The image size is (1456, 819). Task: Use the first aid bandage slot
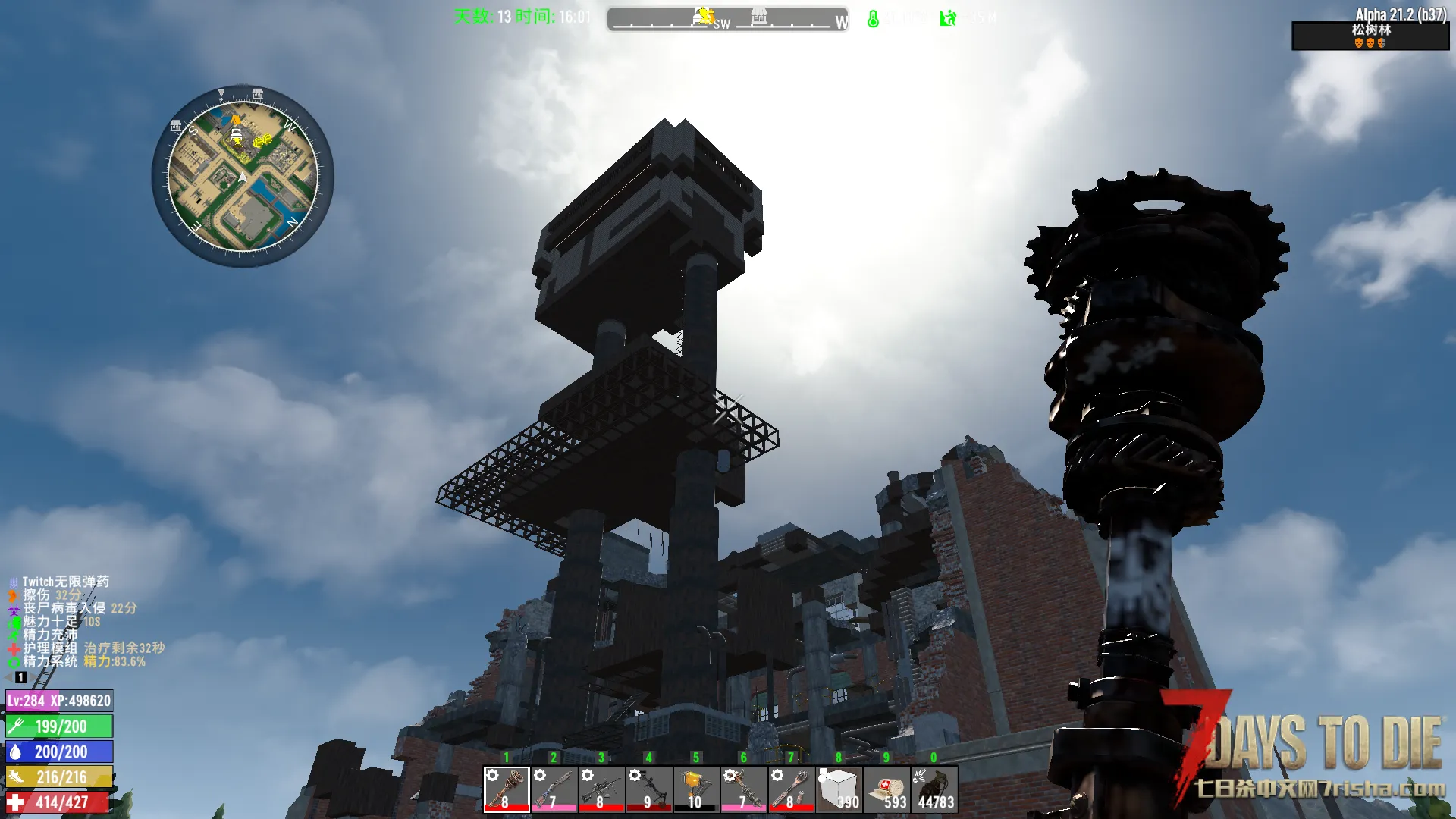pyautogui.click(x=886, y=789)
